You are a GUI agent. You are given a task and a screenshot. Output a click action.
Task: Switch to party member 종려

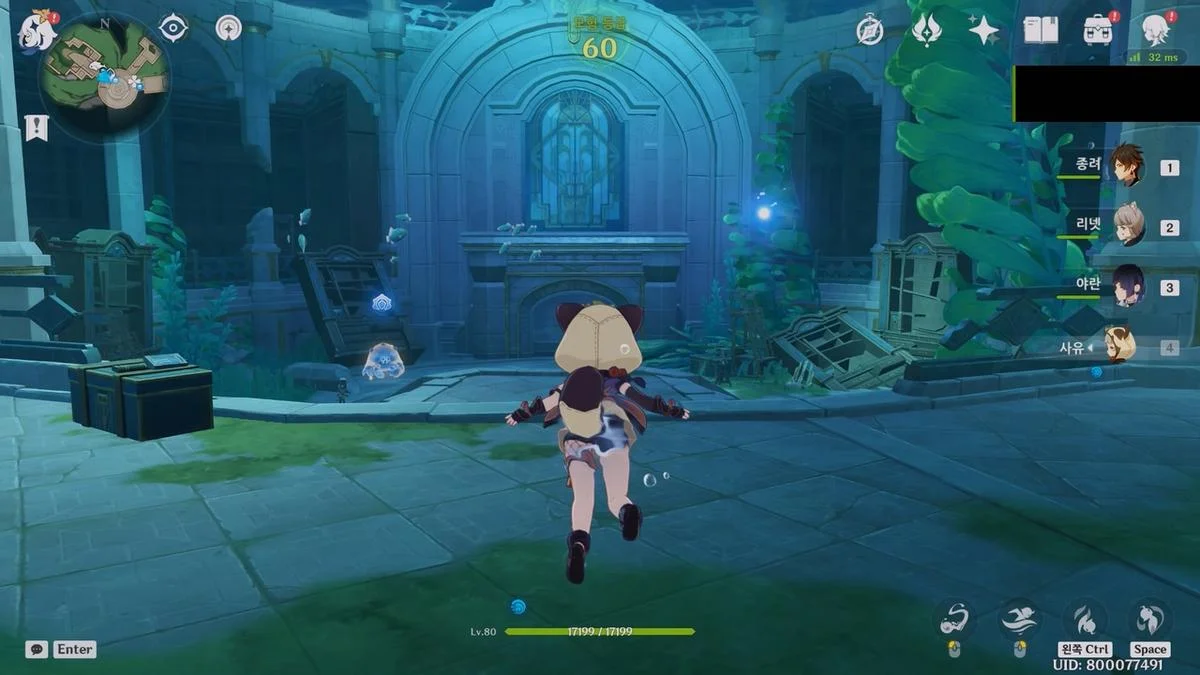pos(1127,166)
